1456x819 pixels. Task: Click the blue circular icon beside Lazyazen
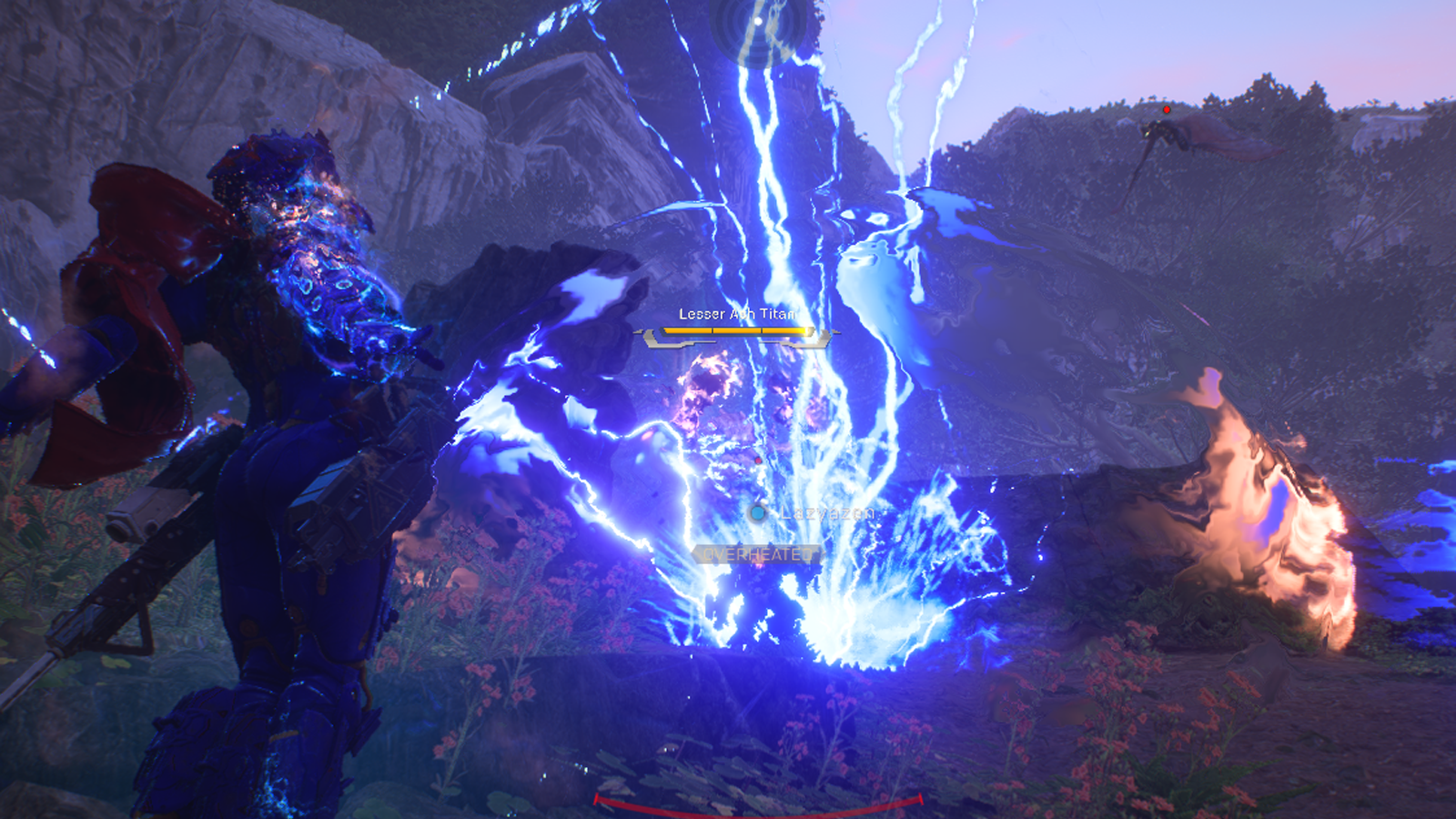[757, 512]
